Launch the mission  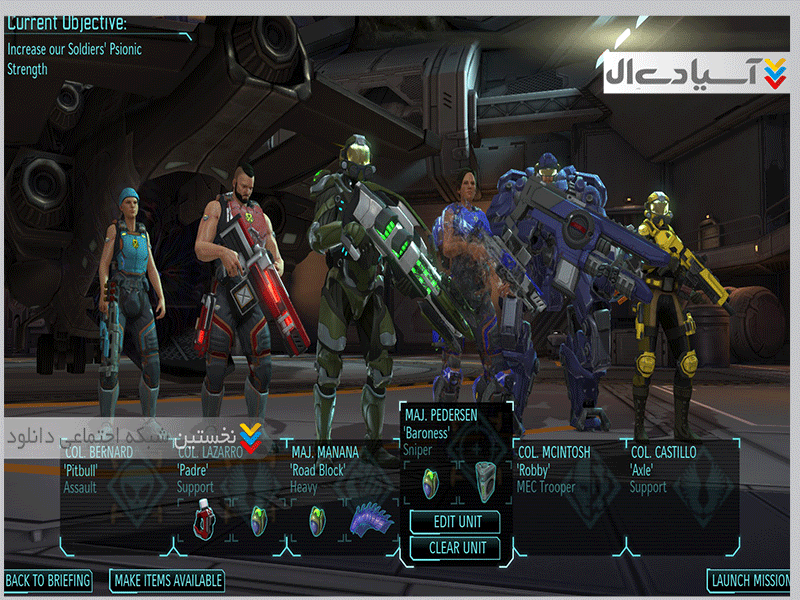pos(750,580)
